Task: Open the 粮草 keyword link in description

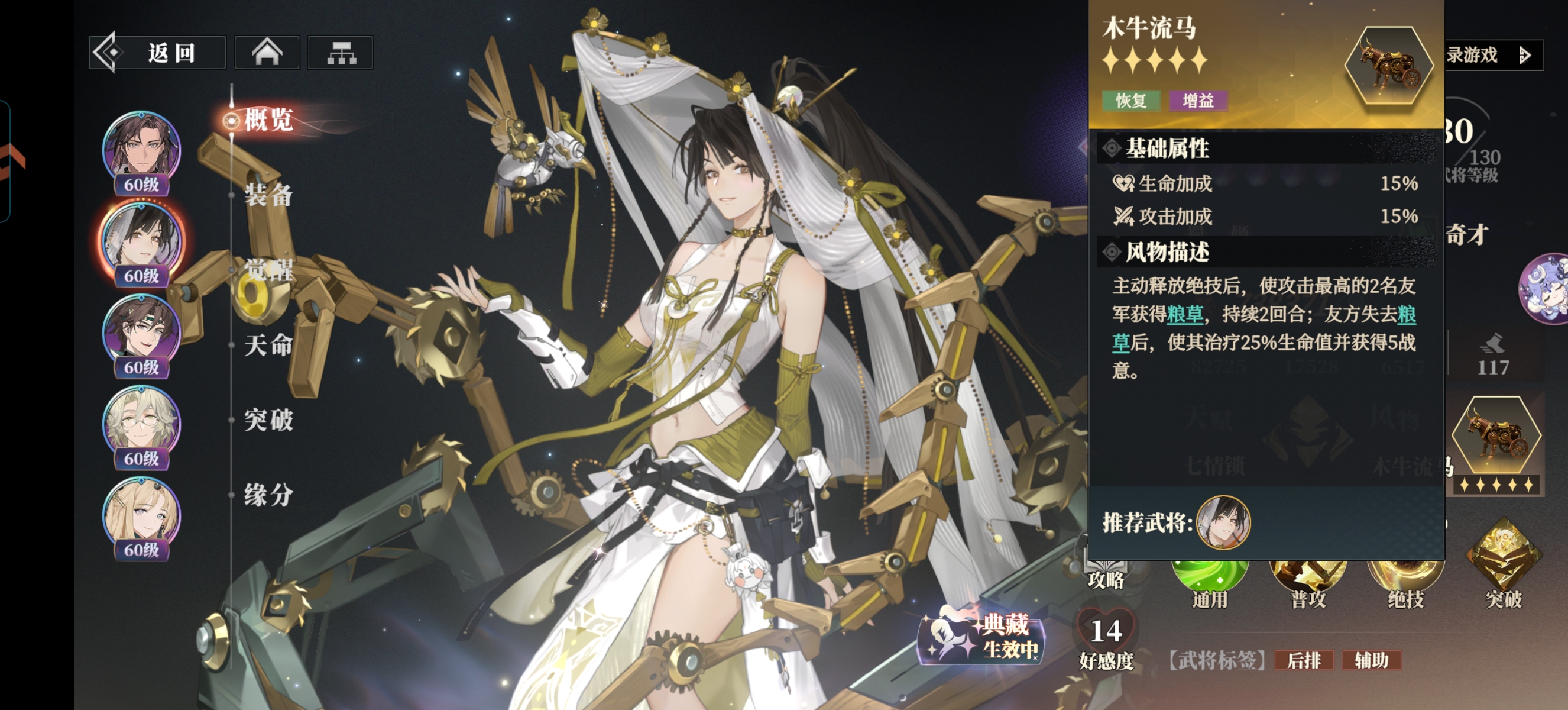Action: [1184, 314]
